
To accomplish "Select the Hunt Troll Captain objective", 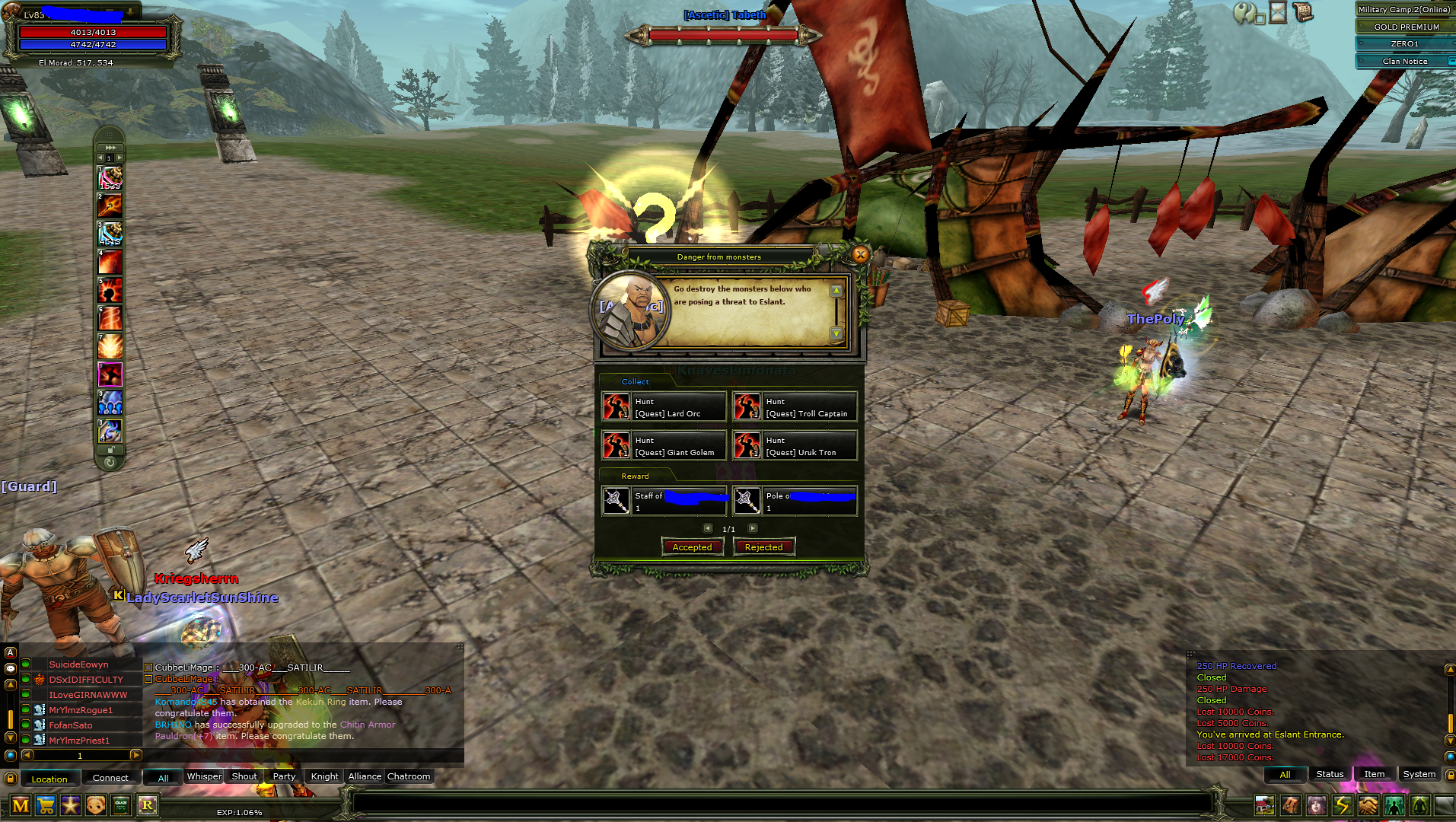I will click(795, 407).
